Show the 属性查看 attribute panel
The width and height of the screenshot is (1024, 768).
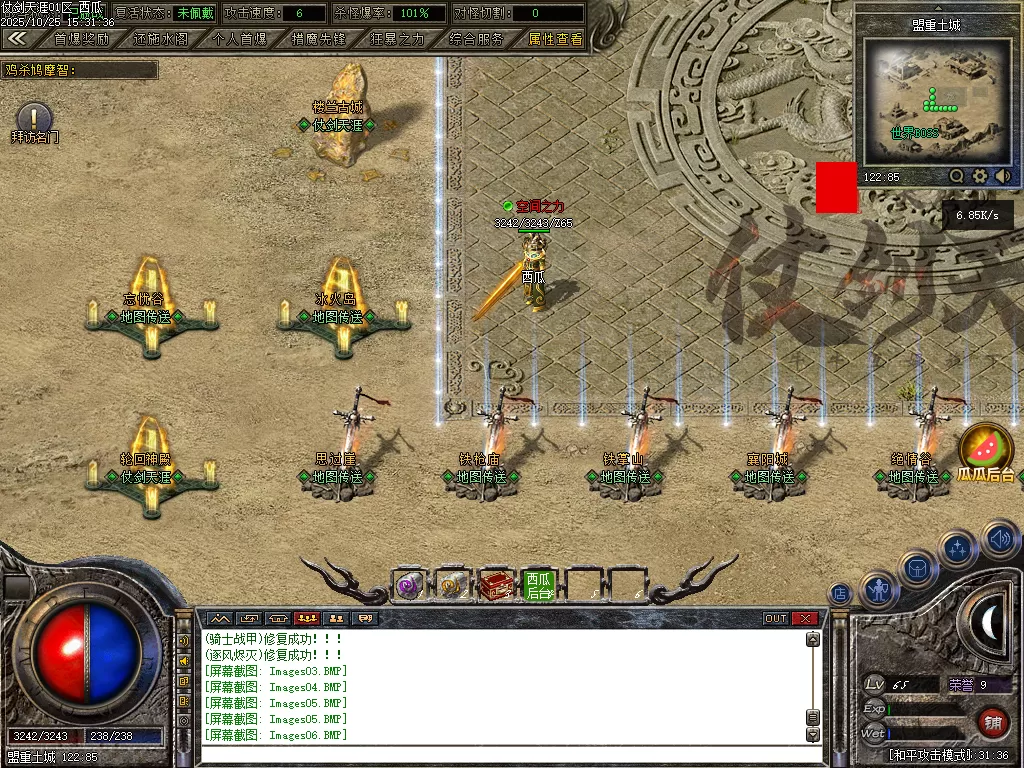[x=555, y=39]
